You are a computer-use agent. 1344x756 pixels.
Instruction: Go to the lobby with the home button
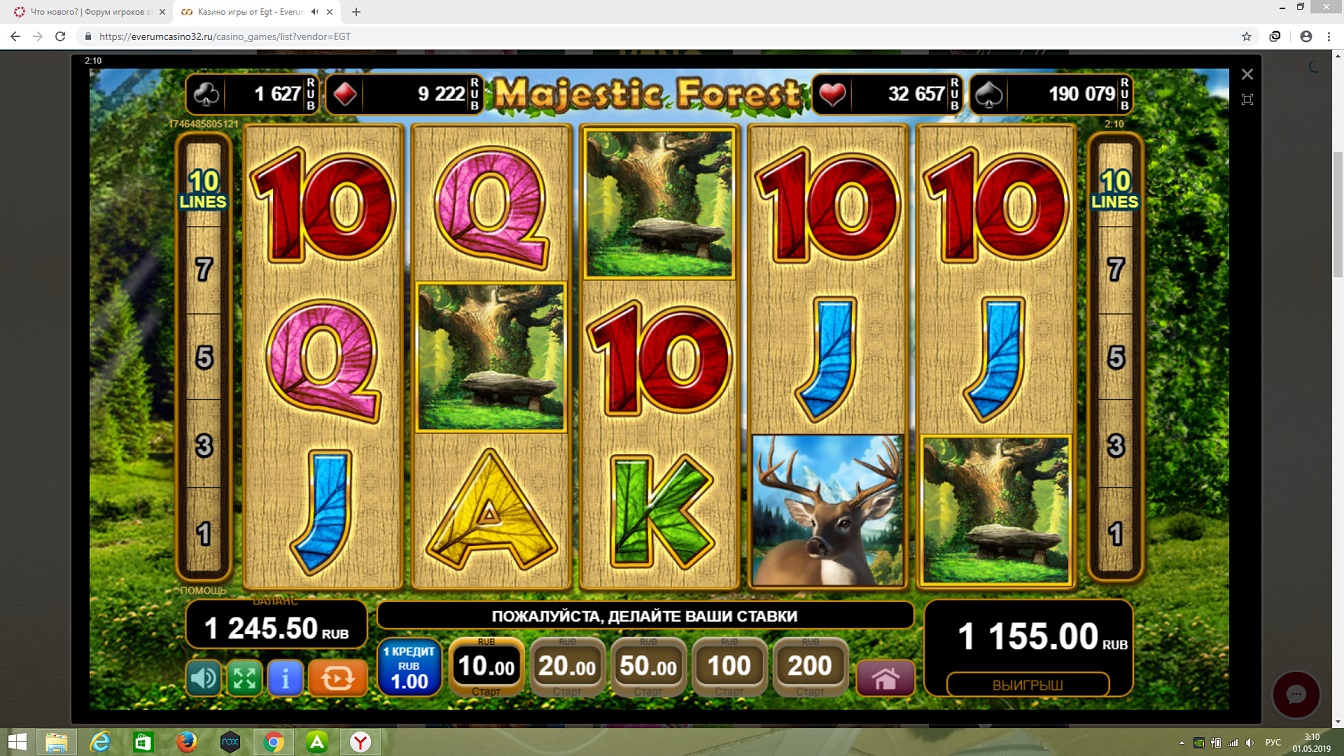click(x=885, y=679)
